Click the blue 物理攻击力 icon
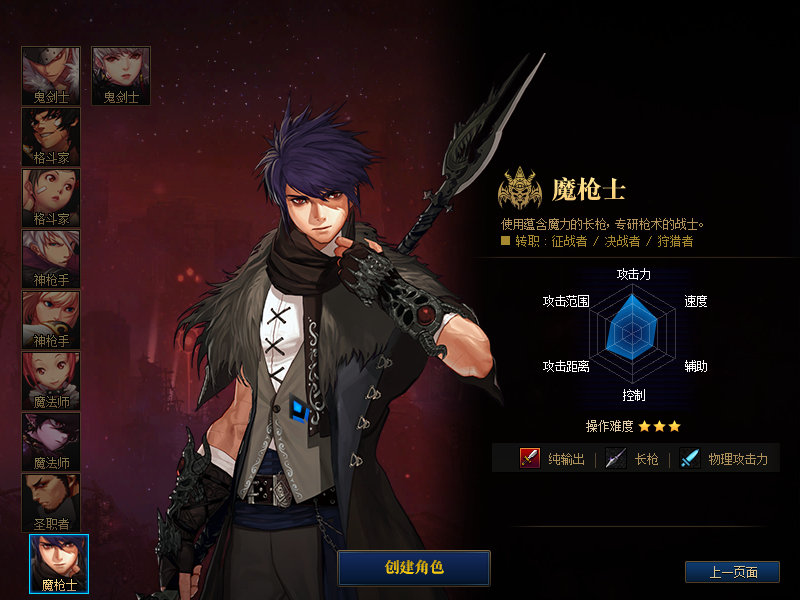This screenshot has width=800, height=600. point(690,458)
